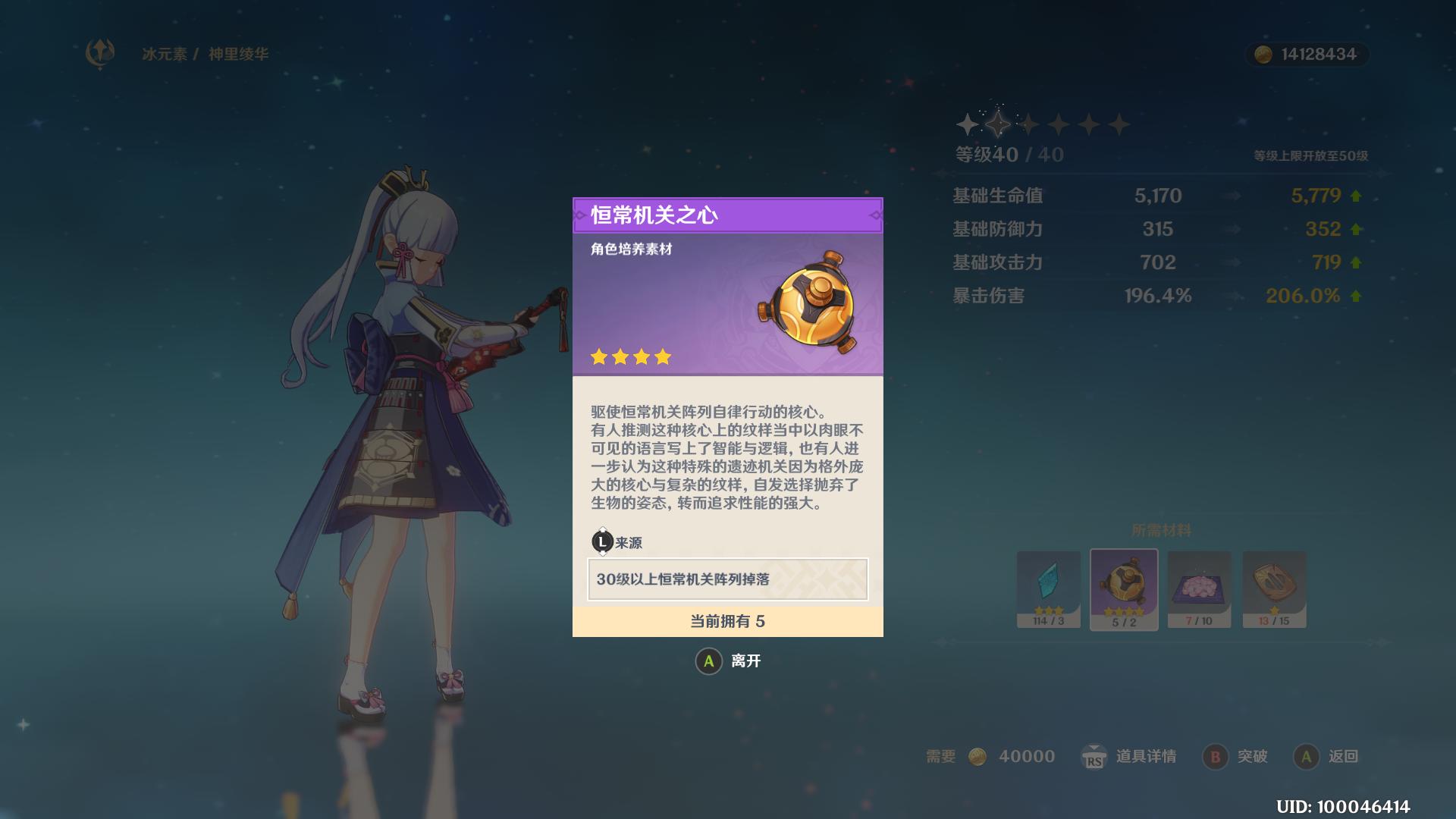
Task: Toggle the first filled star in rank row
Action: click(968, 123)
